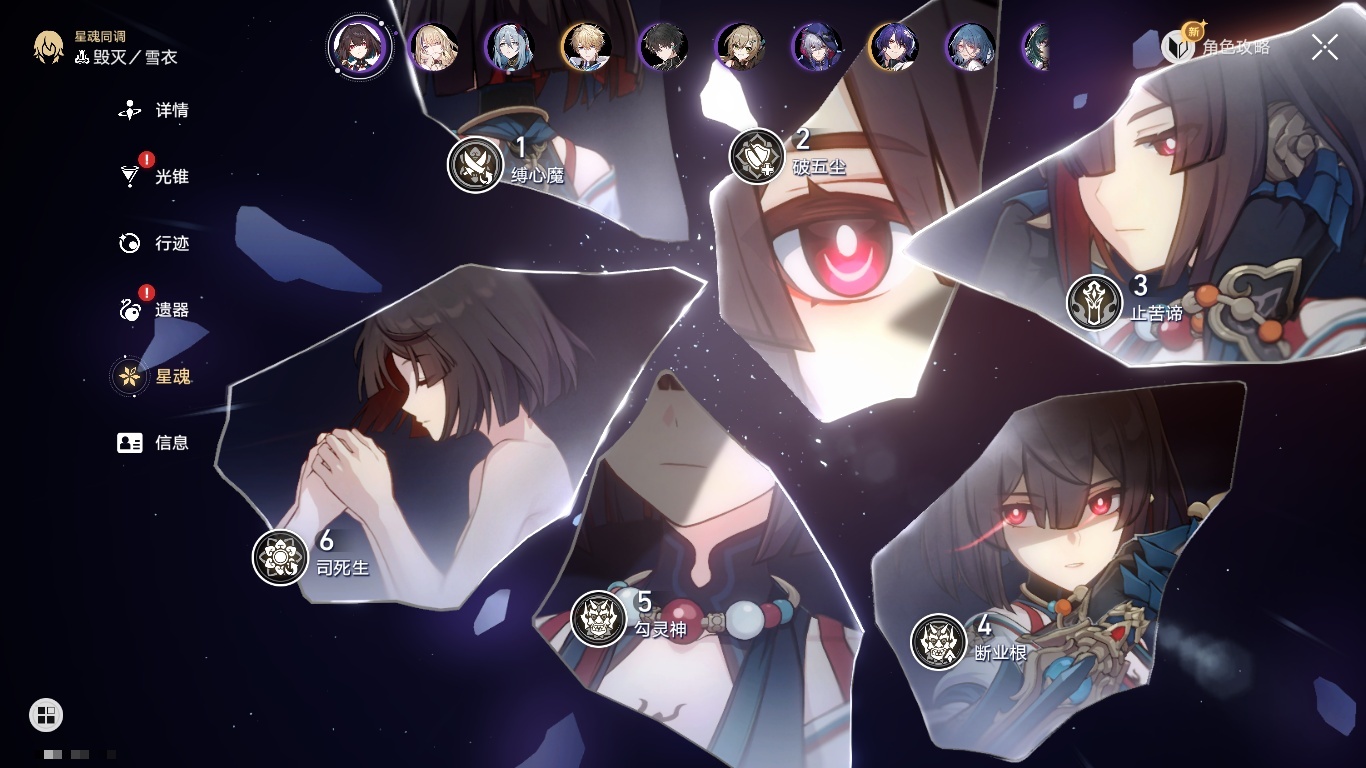
Task: Select the 星魂 eidolon tab
Action: (x=154, y=376)
